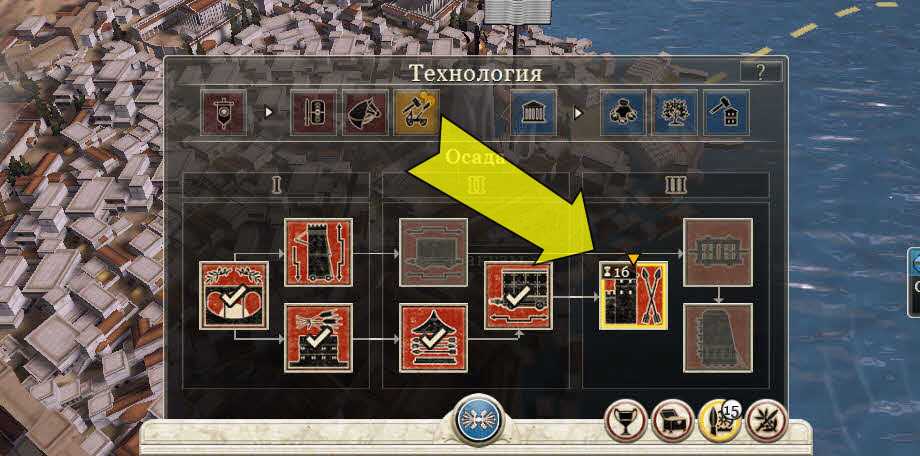Open the blue tree tech tab
This screenshot has height=456, width=920.
[673, 112]
